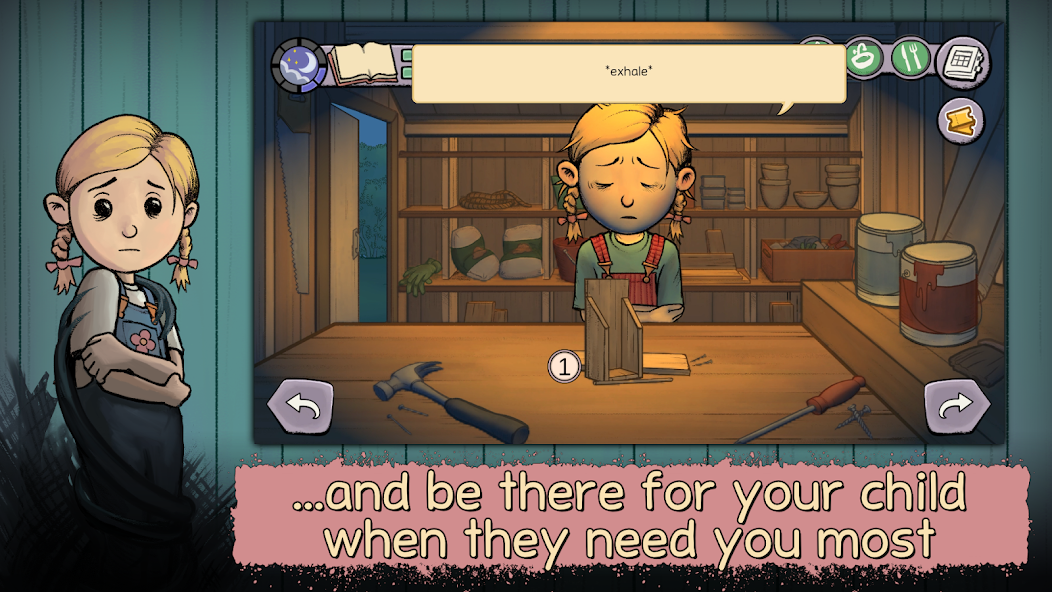Screen dimensions: 1052x592
Task: Click the night moon time icon
Action: tap(298, 64)
